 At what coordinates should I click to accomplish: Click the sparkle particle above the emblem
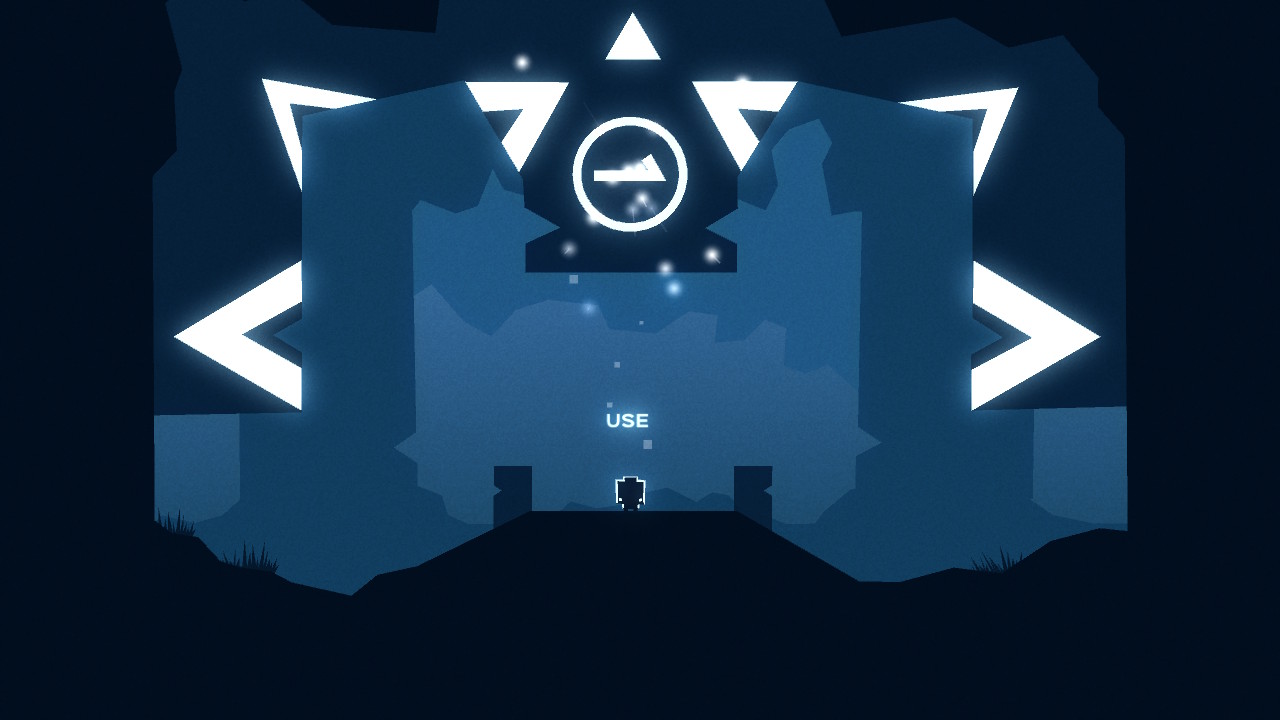[520, 62]
